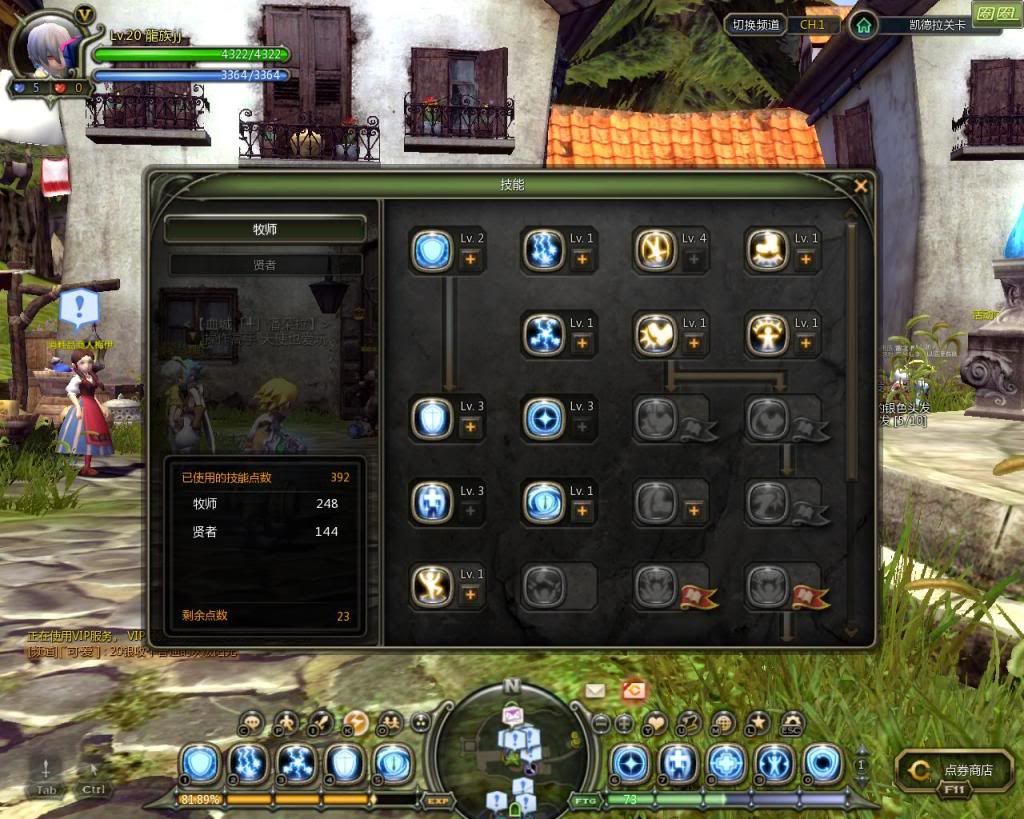1024x819 pixels.
Task: Activate the shield skill in hotbar slot 1
Action: coord(203,762)
